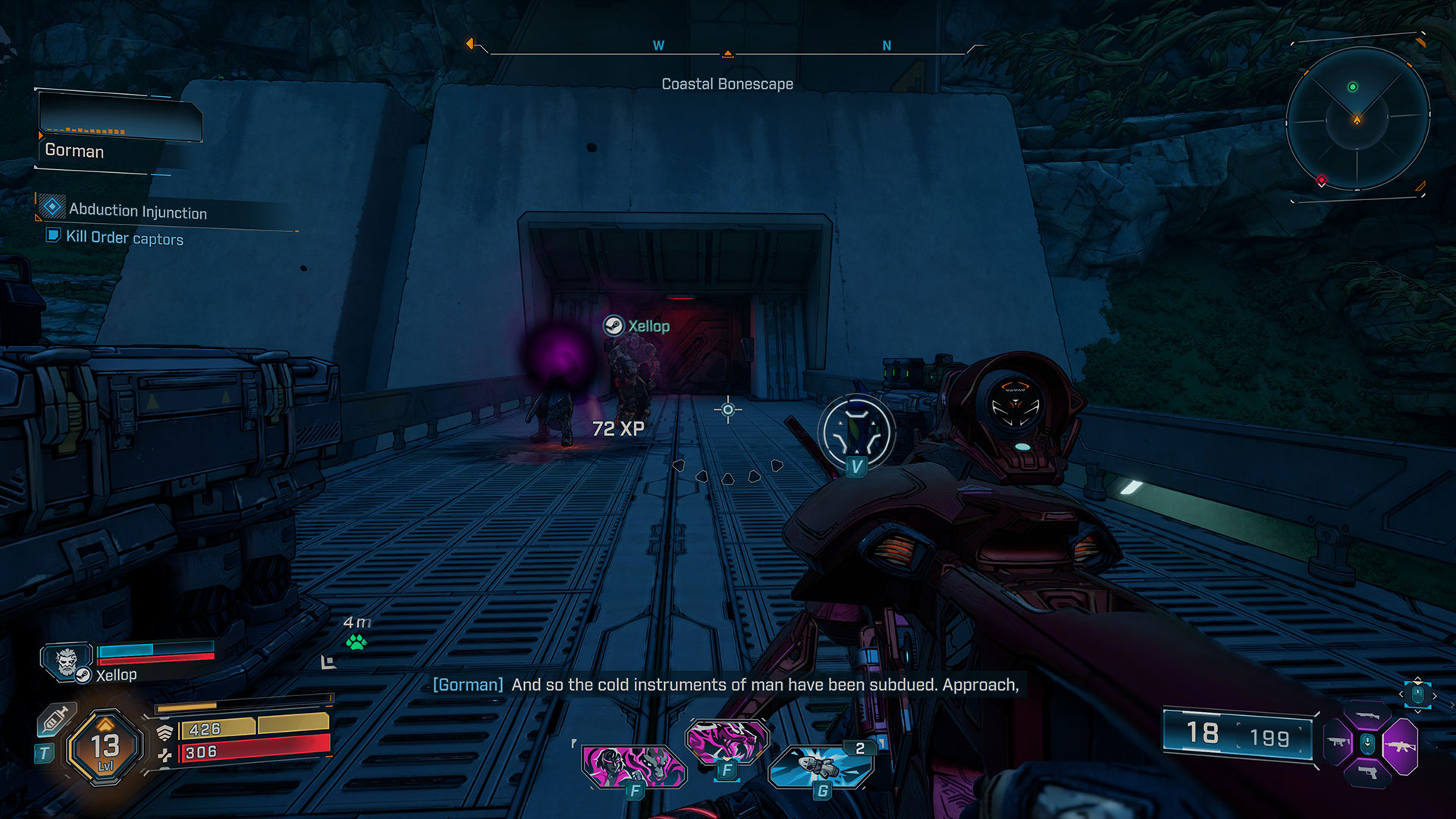
Task: Click the level 13 badge
Action: click(105, 747)
